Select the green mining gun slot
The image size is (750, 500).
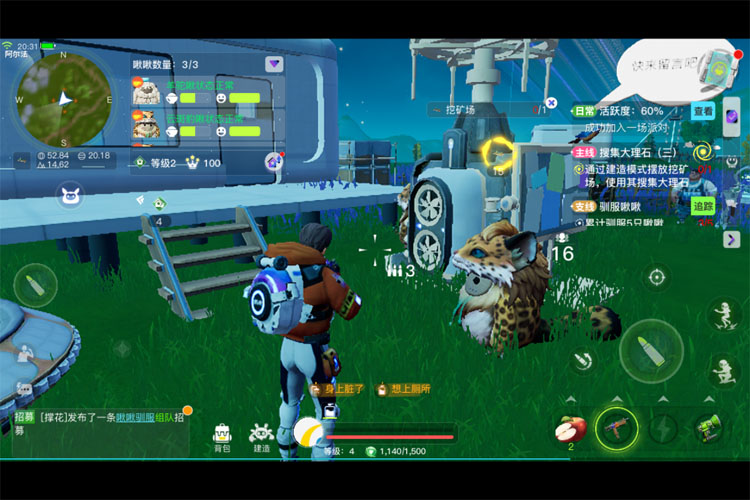pos(708,428)
